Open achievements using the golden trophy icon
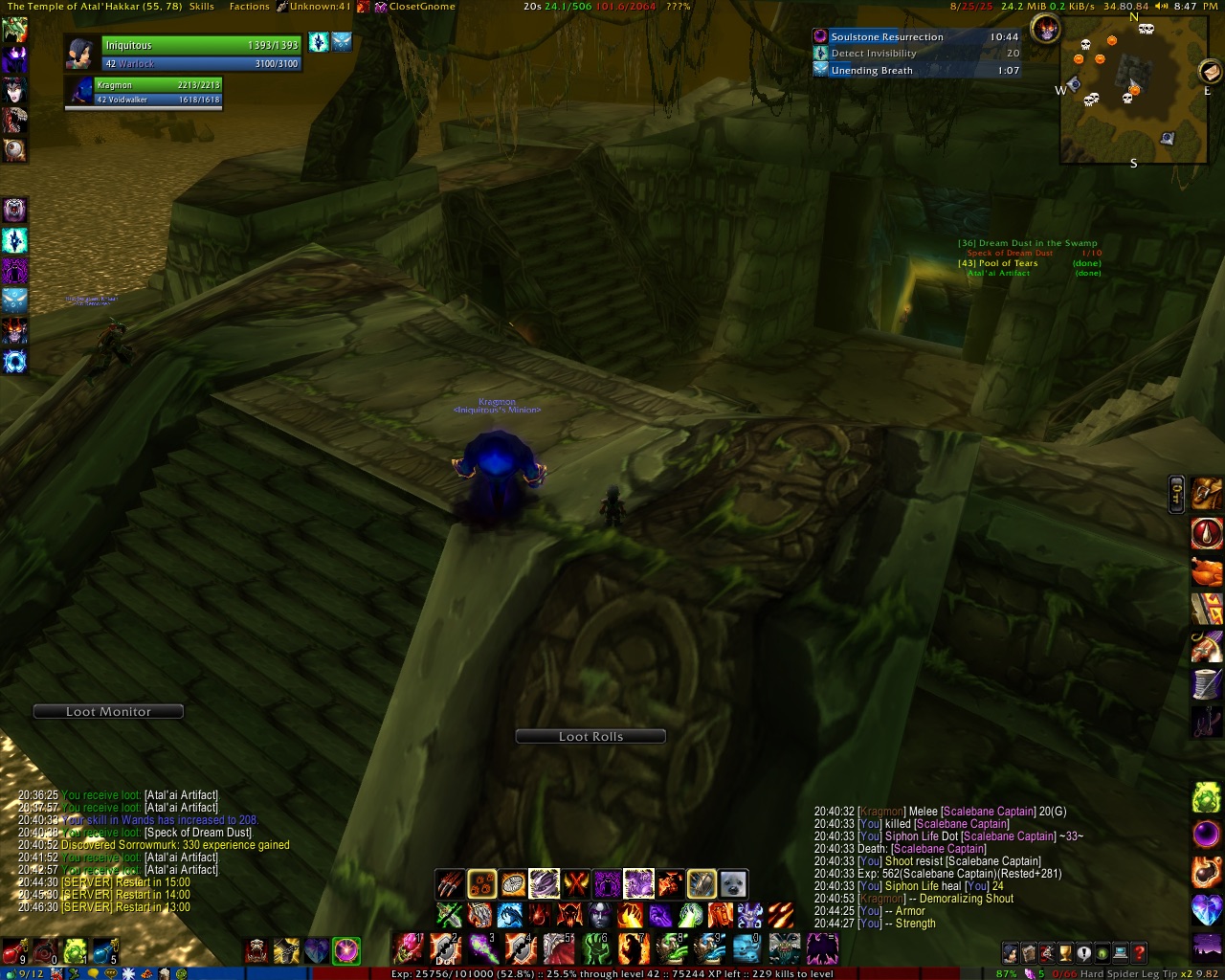Screen dimensions: 1225x980 pos(1064,952)
